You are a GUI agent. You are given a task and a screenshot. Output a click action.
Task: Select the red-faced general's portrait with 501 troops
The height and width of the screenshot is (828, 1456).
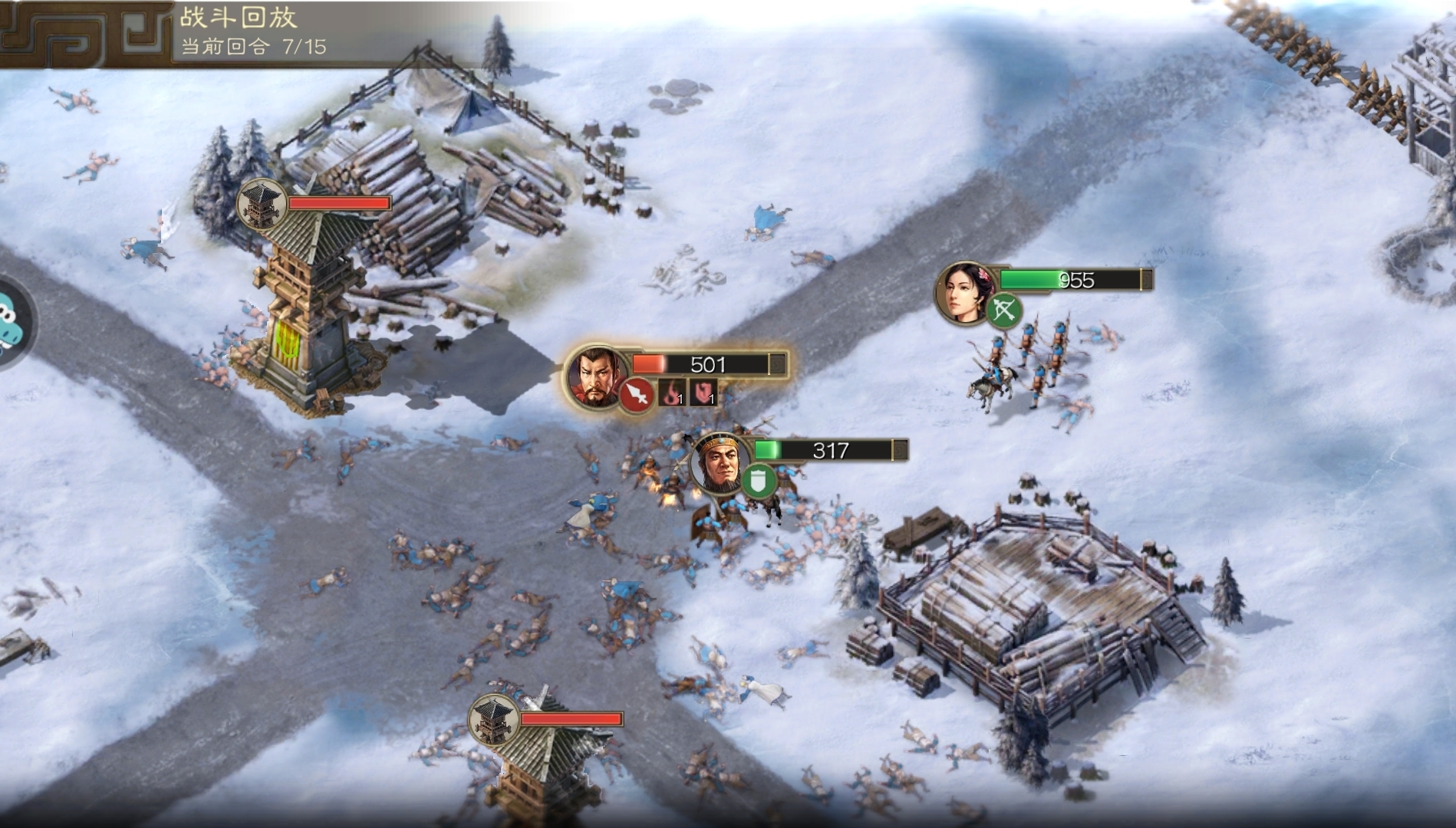click(x=593, y=375)
